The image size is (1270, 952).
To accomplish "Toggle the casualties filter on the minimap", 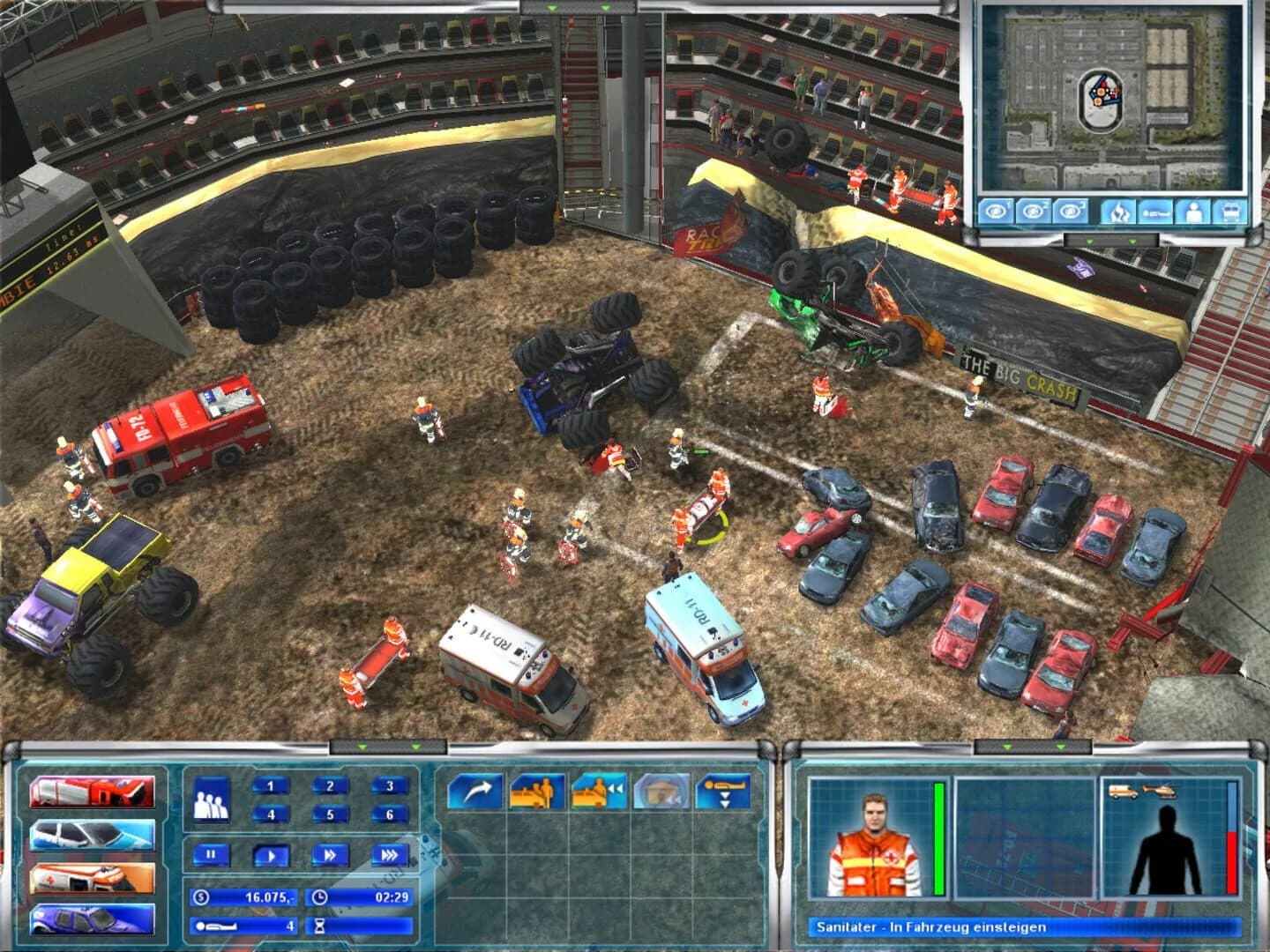I will point(1155,212).
